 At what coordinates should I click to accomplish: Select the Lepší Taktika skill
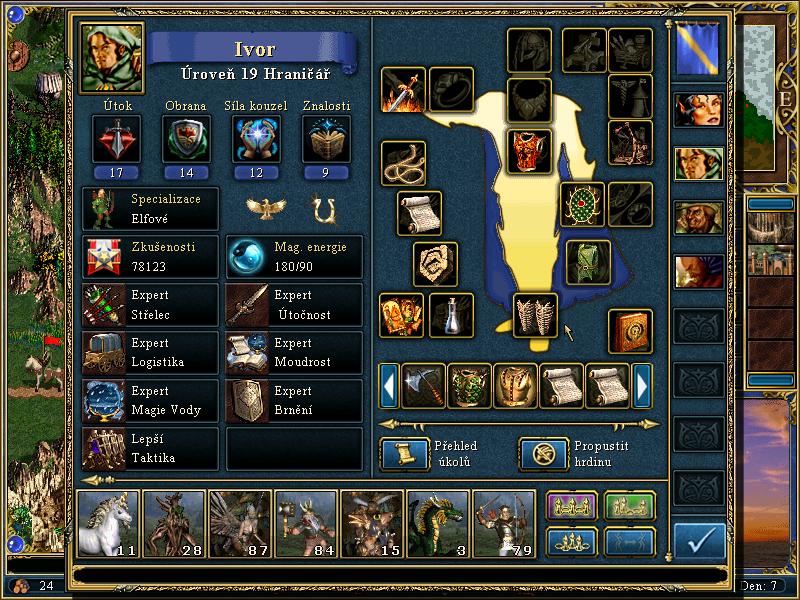(151, 448)
